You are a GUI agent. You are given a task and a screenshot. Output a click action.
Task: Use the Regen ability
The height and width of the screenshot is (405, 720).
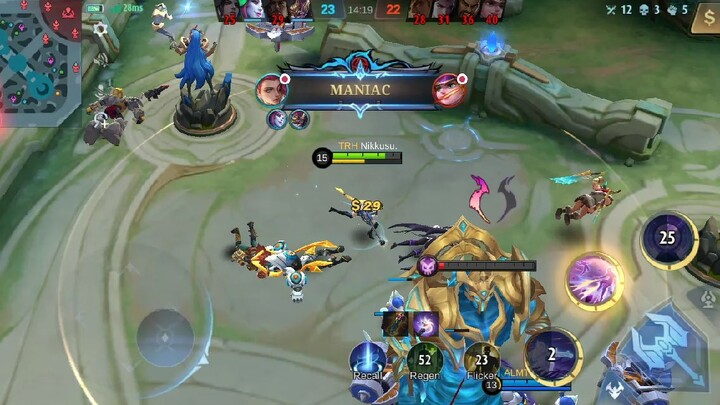424,360
